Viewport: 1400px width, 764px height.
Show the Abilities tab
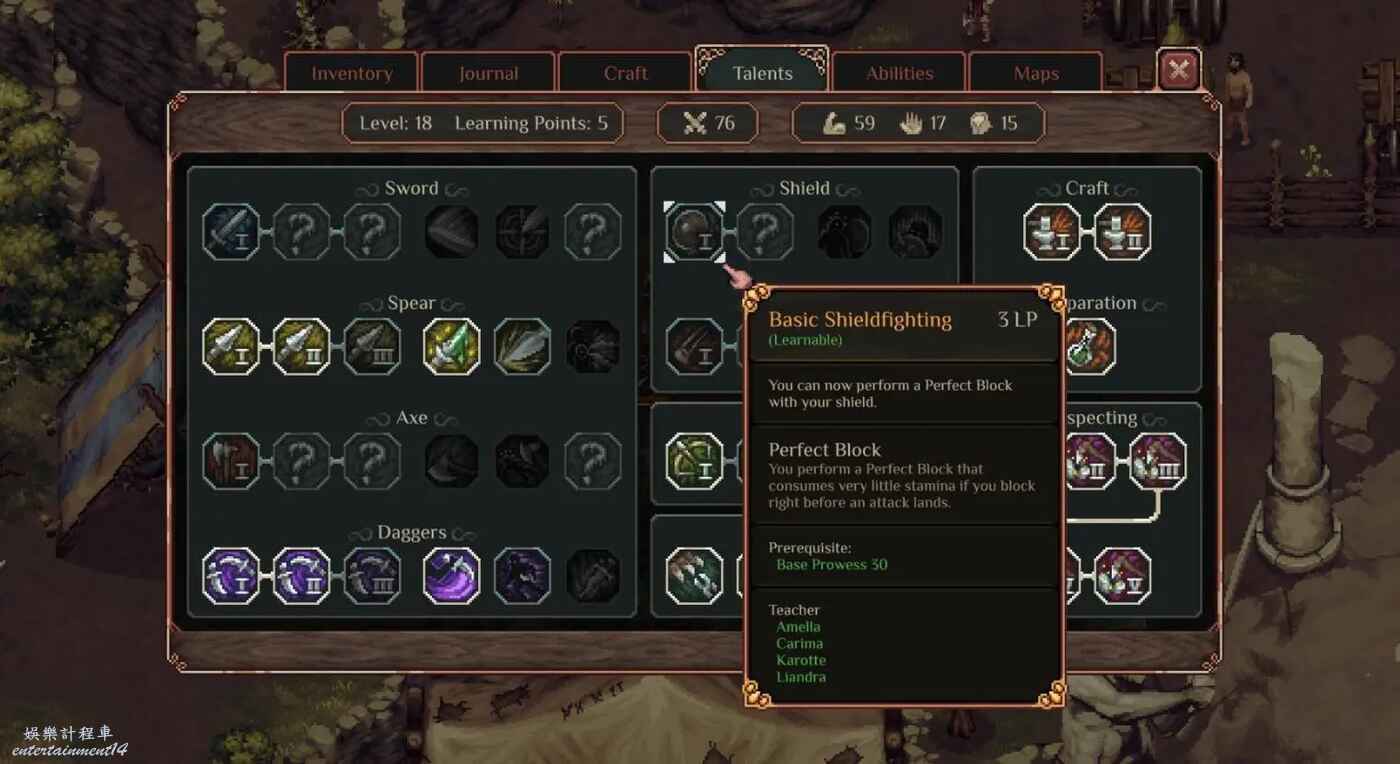(899, 73)
